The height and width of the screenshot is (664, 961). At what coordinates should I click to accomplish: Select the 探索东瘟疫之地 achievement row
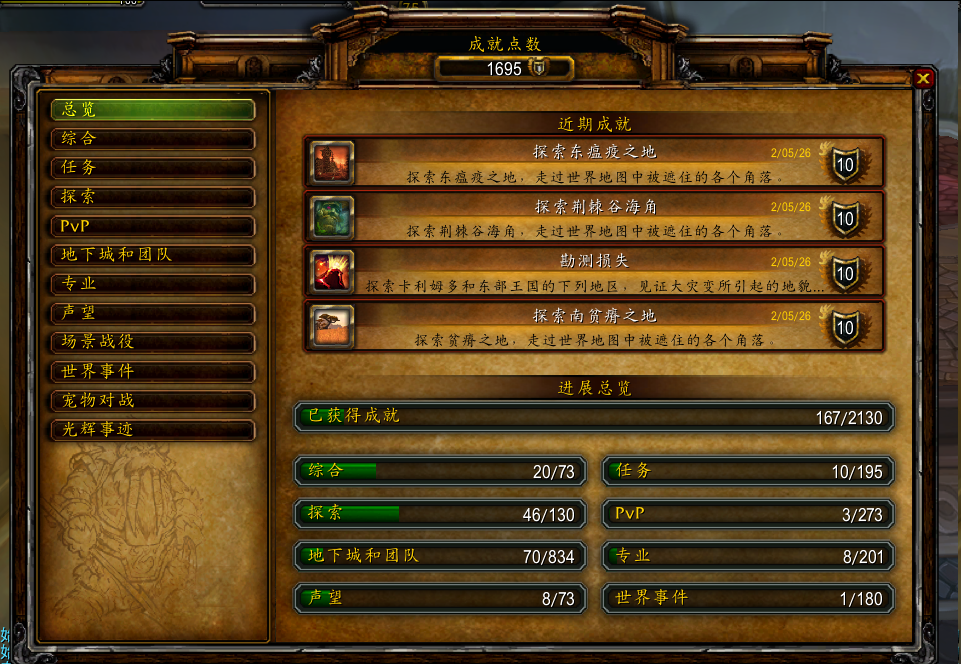(x=594, y=162)
